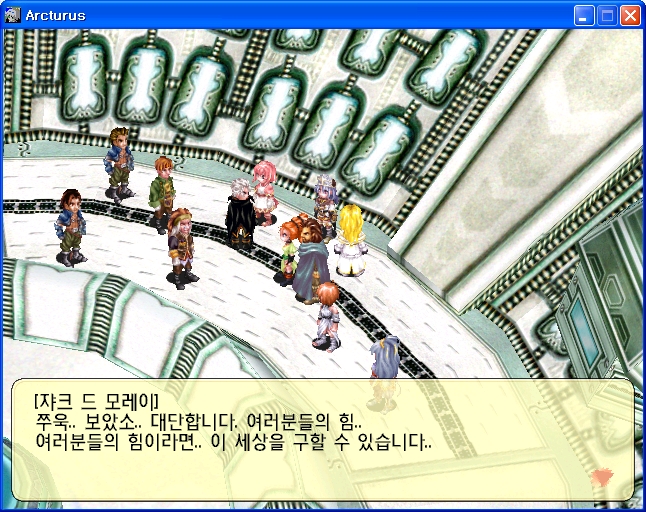
Task: Minimize the Arcturus game window
Action: coord(584,15)
